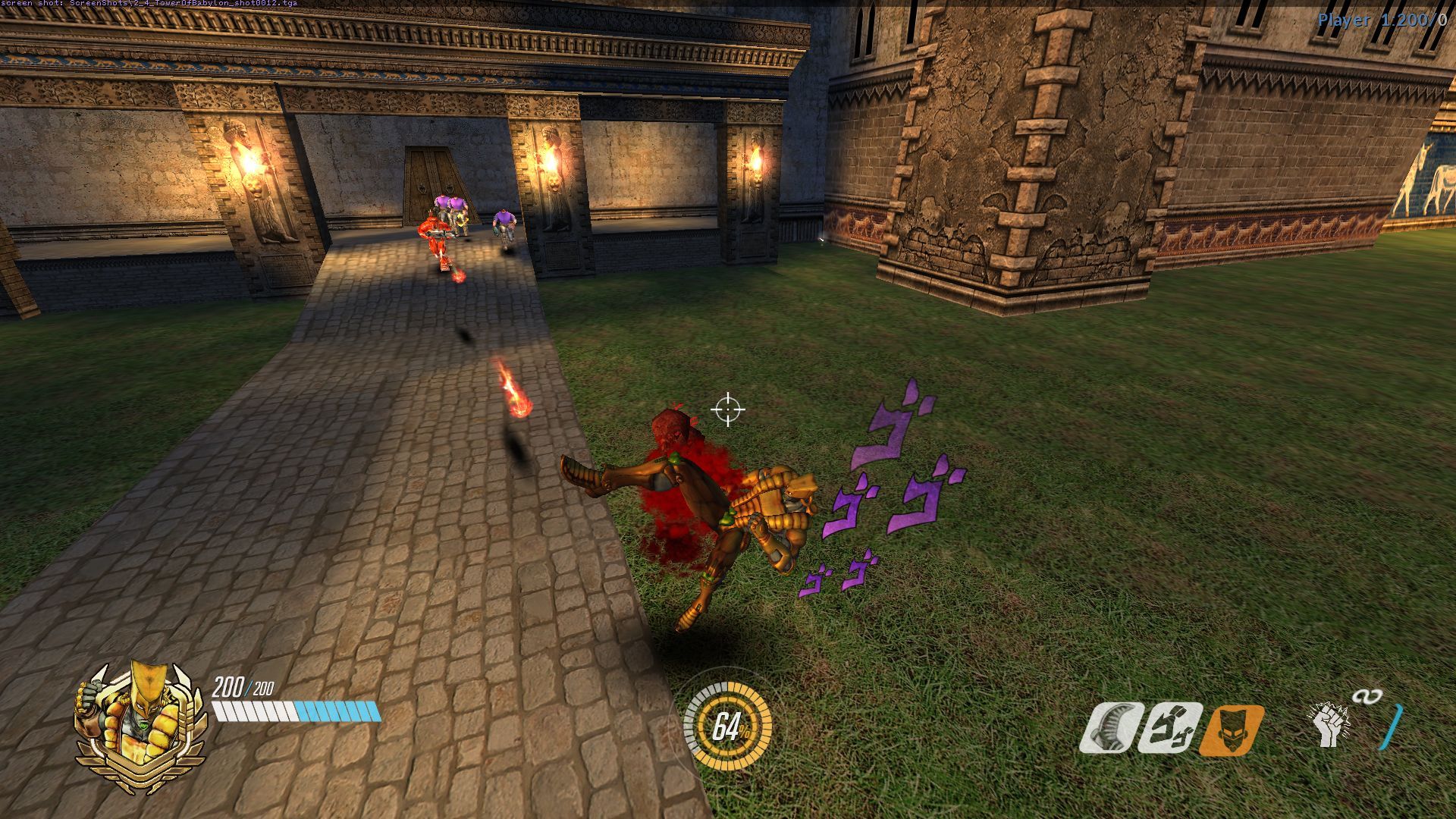Select the menacing pose ability icon
Image resolution: width=1456 pixels, height=819 pixels.
point(1172,726)
